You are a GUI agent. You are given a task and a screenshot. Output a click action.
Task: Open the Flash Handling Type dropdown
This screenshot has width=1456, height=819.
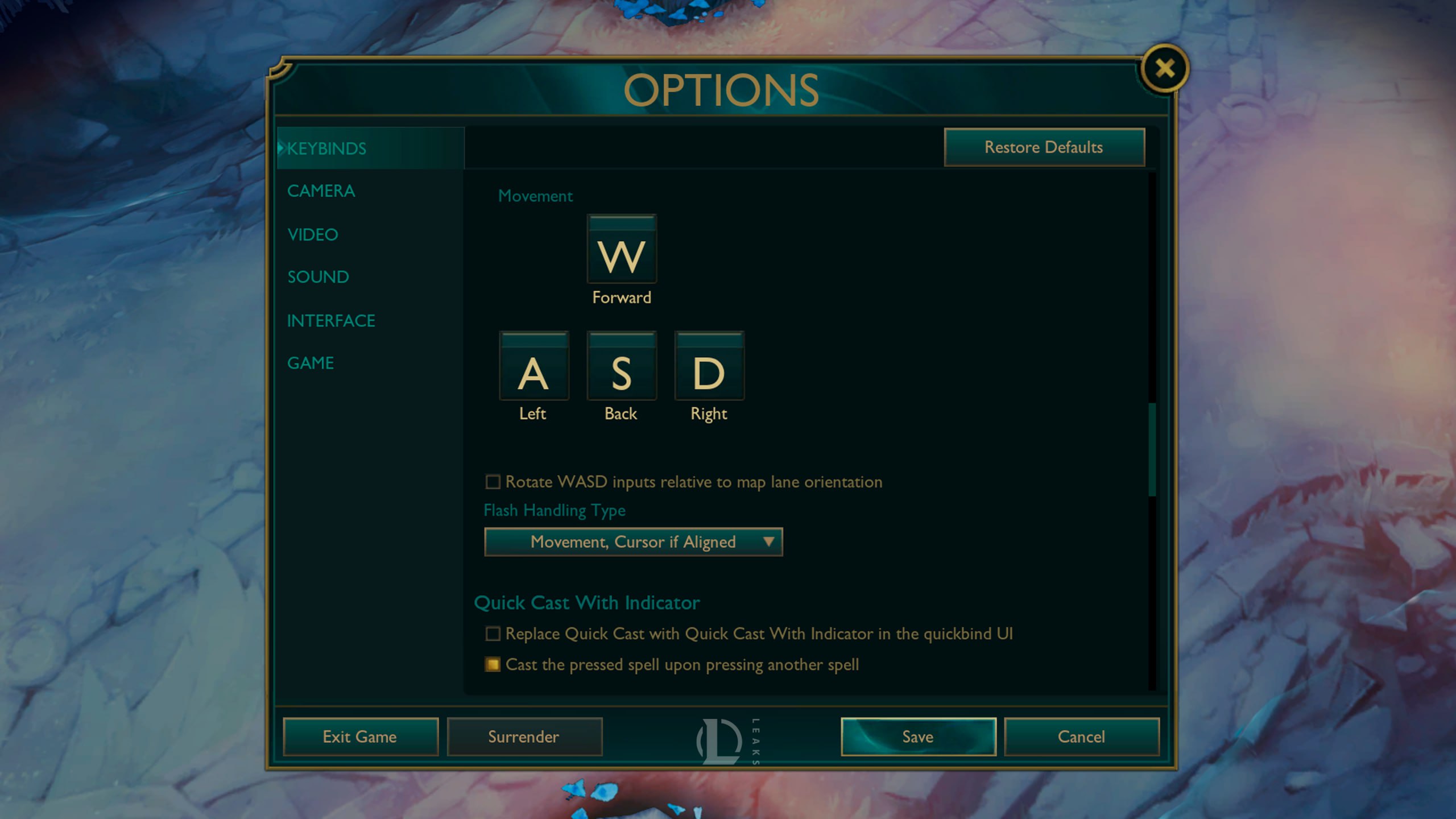pyautogui.click(x=633, y=541)
